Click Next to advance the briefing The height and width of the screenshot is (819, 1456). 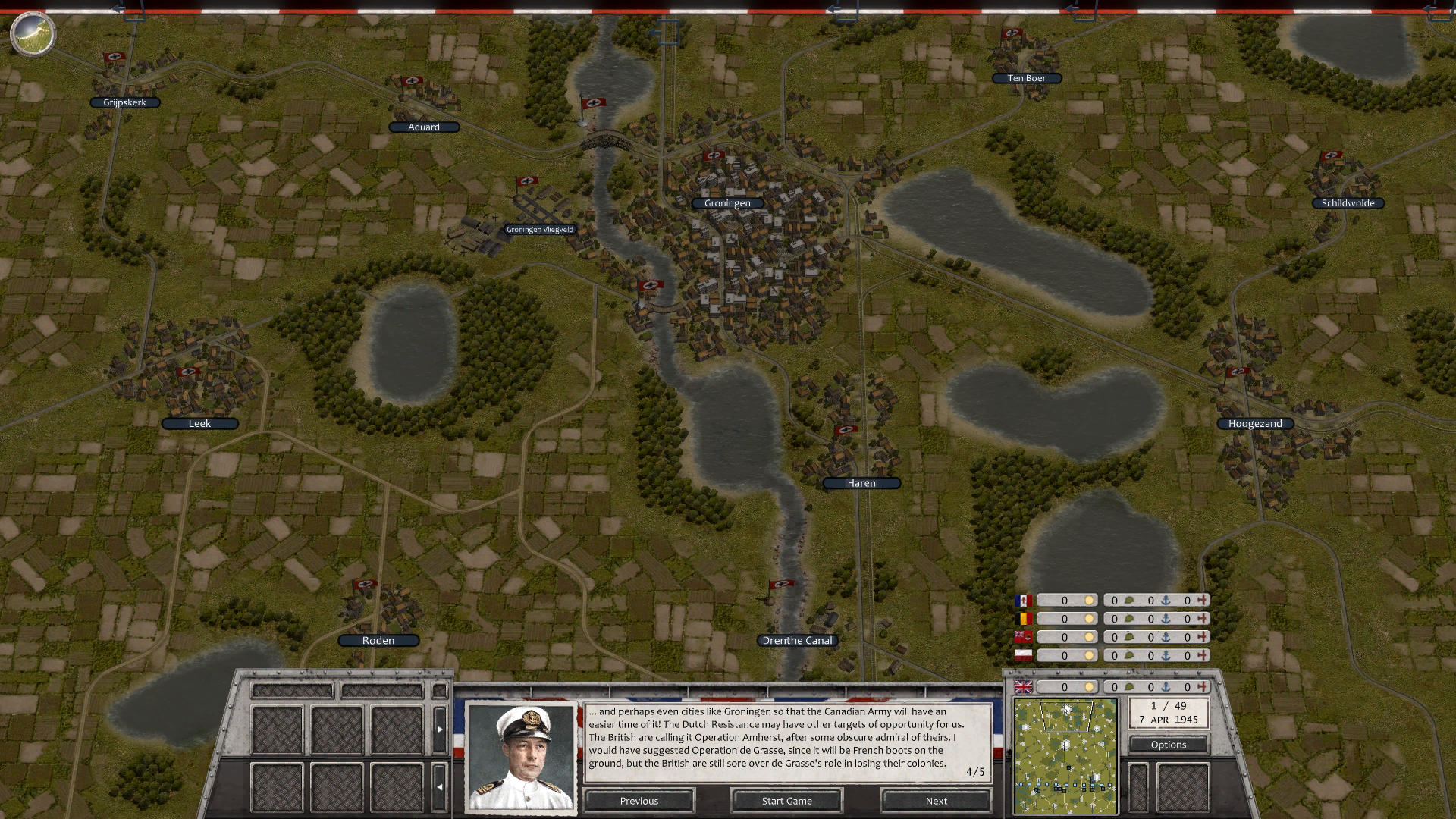pyautogui.click(x=935, y=801)
